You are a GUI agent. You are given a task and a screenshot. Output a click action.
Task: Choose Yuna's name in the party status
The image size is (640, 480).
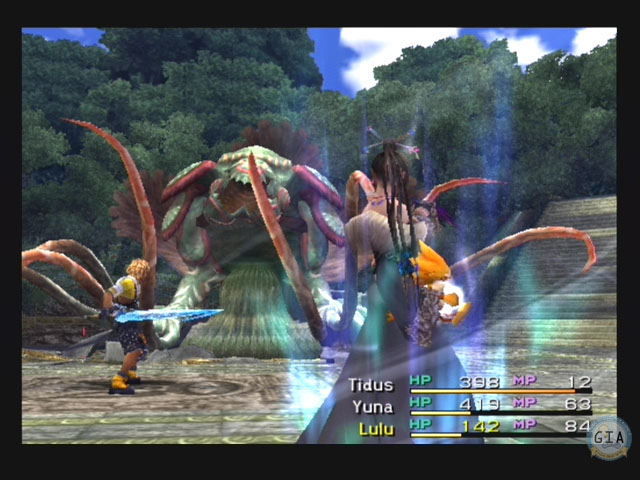tap(370, 406)
